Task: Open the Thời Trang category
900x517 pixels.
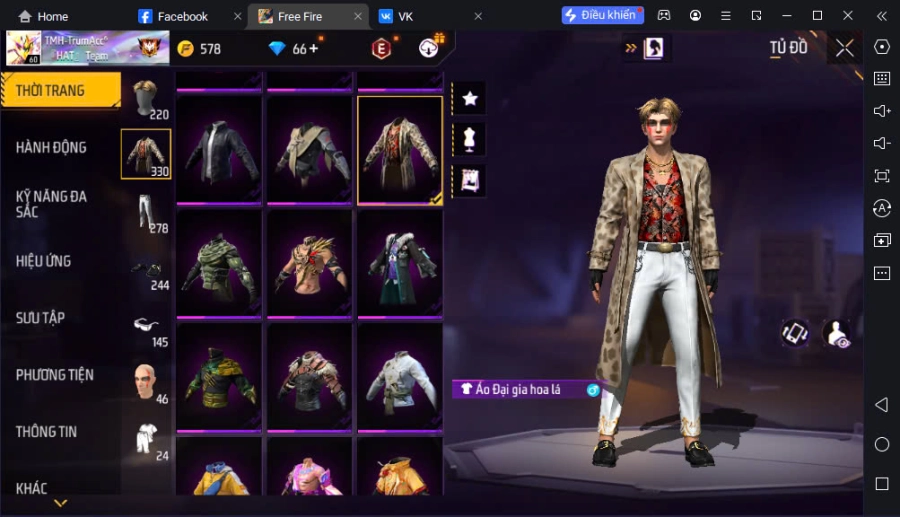Action: [x=60, y=91]
